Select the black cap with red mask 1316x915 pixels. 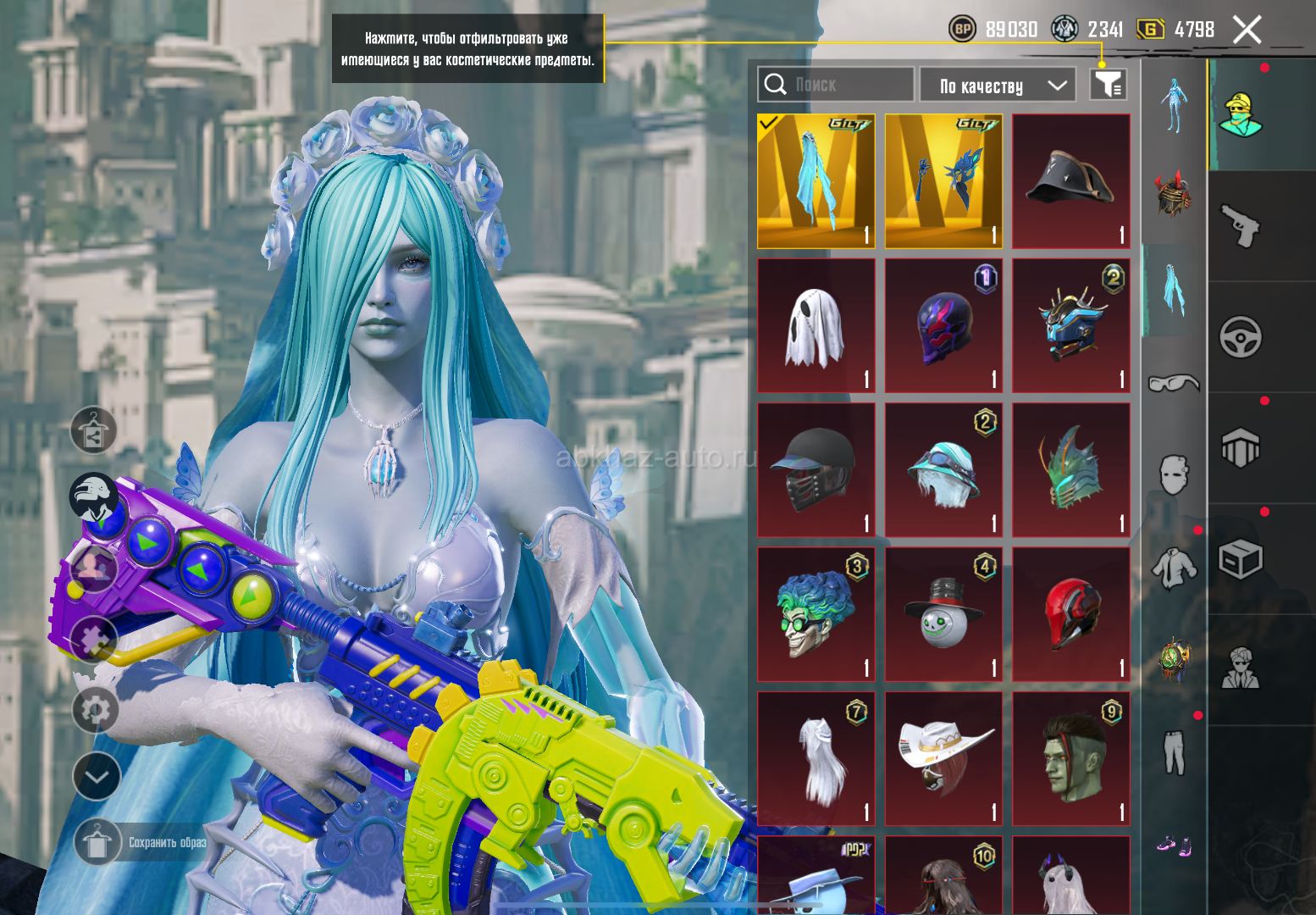point(816,470)
